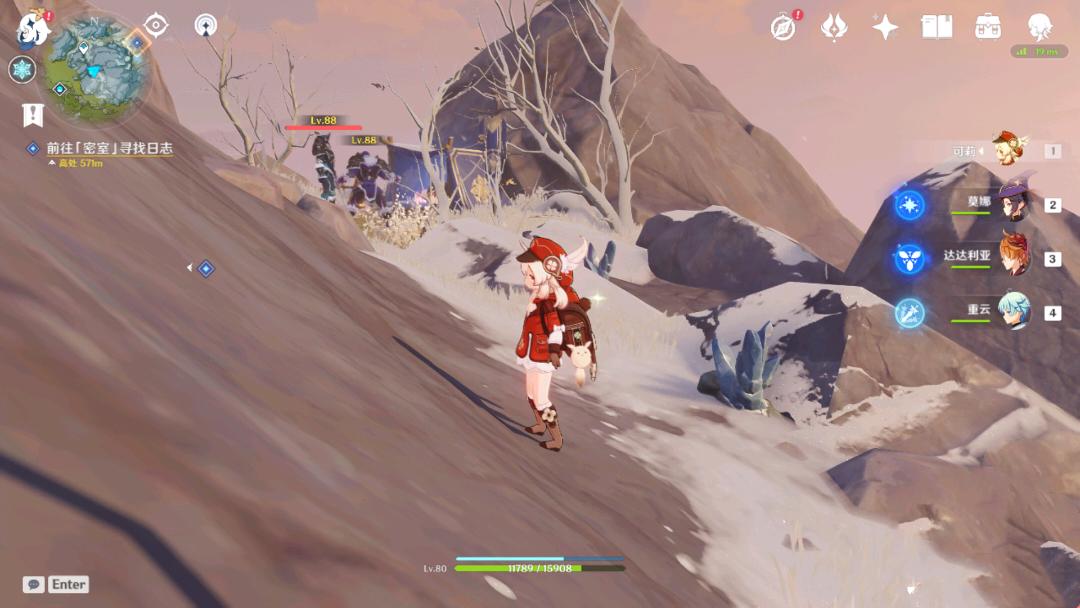1080x608 pixels.
Task: Open the circular minimap
Action: coord(97,69)
